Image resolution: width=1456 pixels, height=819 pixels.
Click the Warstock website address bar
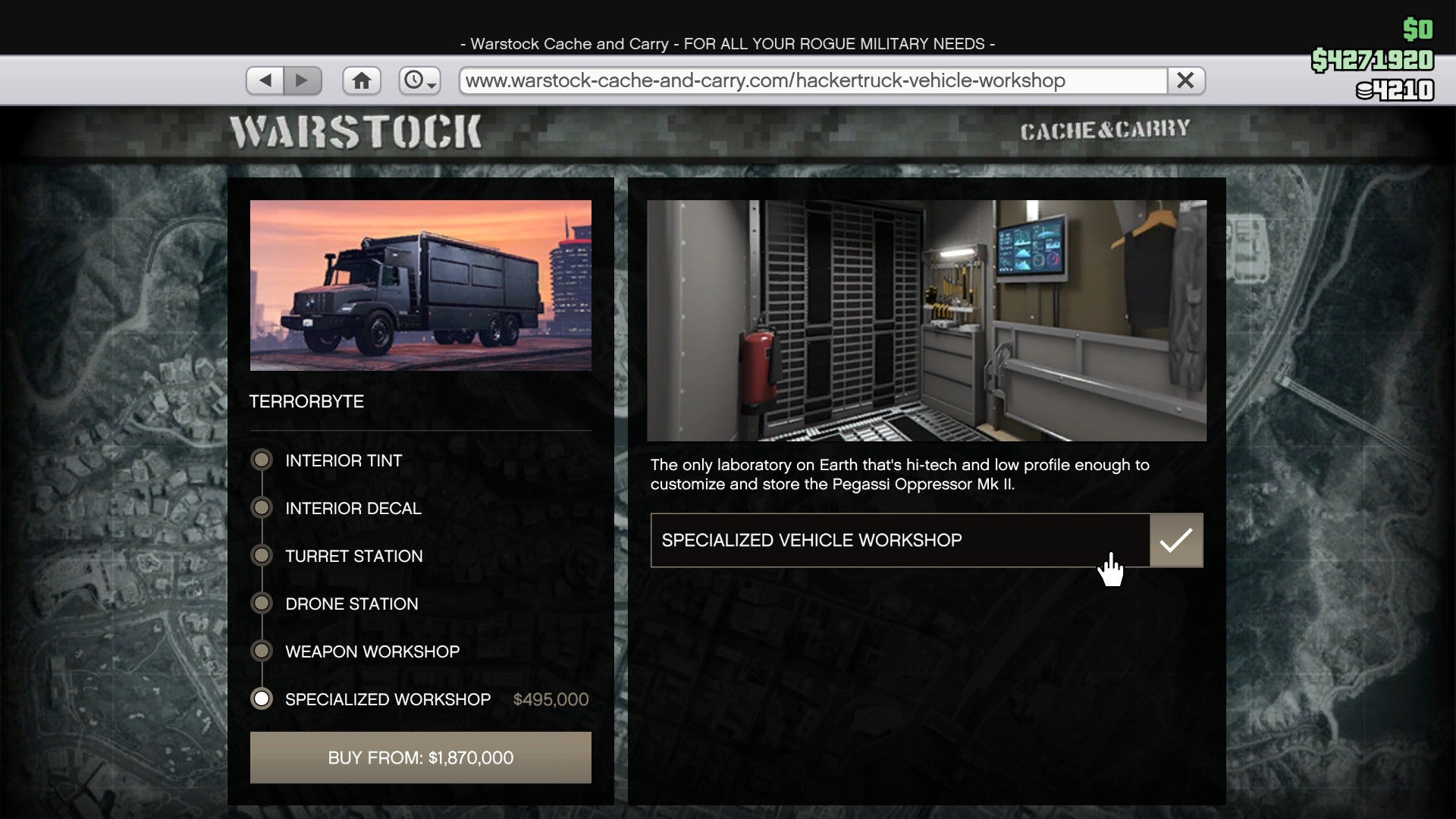click(811, 80)
